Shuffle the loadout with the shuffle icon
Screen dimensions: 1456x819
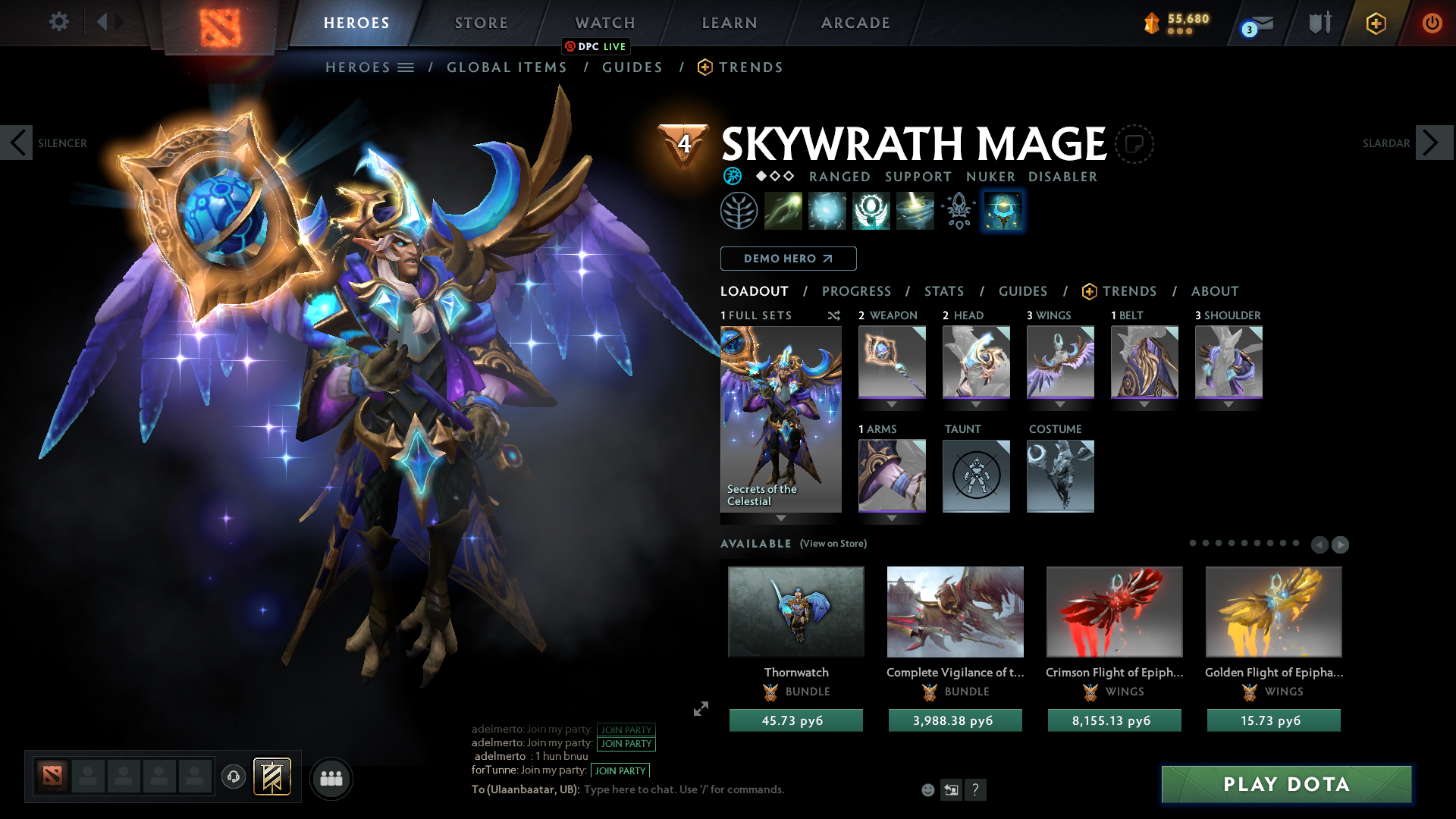pyautogui.click(x=834, y=315)
